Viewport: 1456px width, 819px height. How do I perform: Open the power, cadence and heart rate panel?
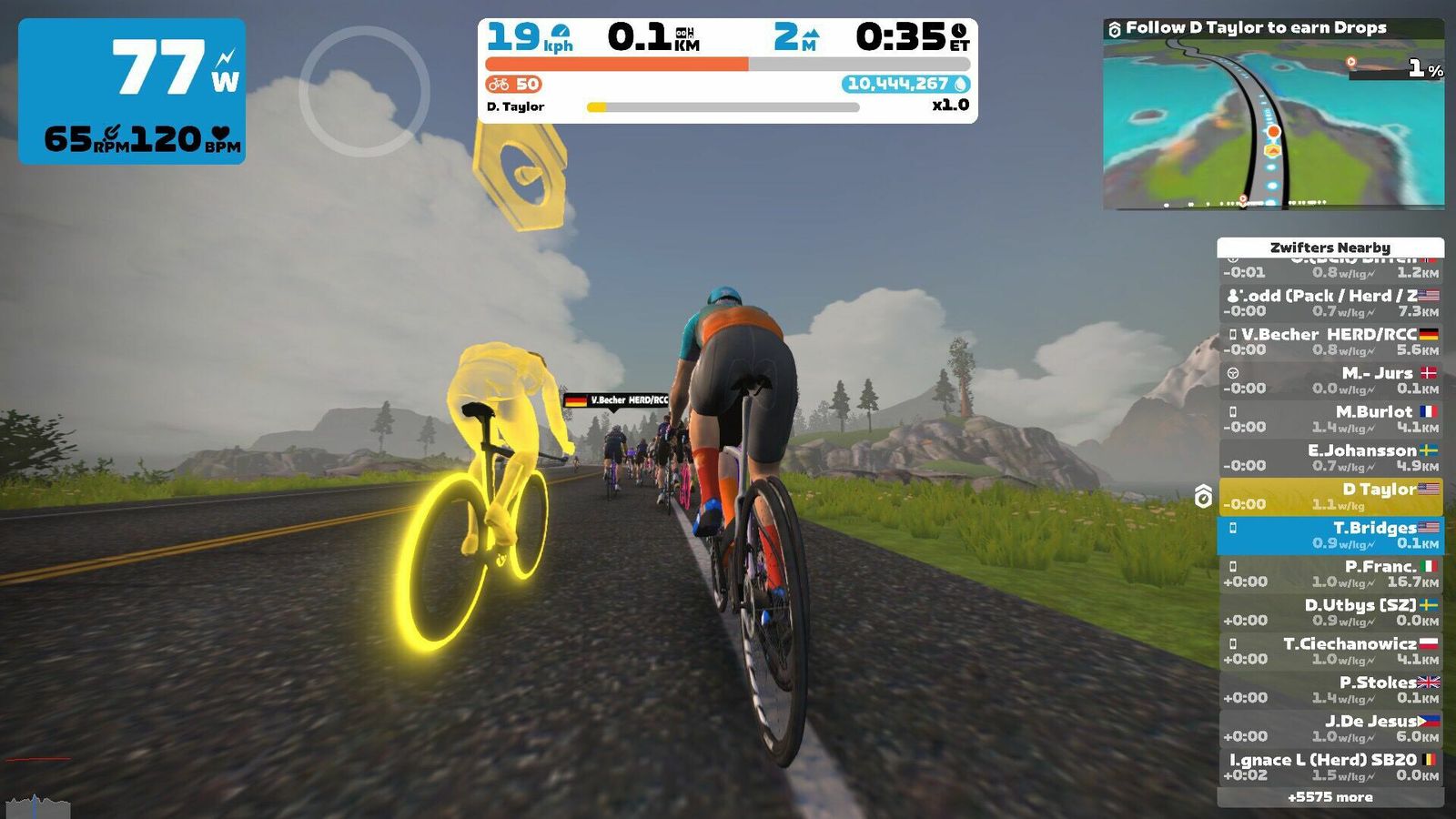[x=132, y=91]
